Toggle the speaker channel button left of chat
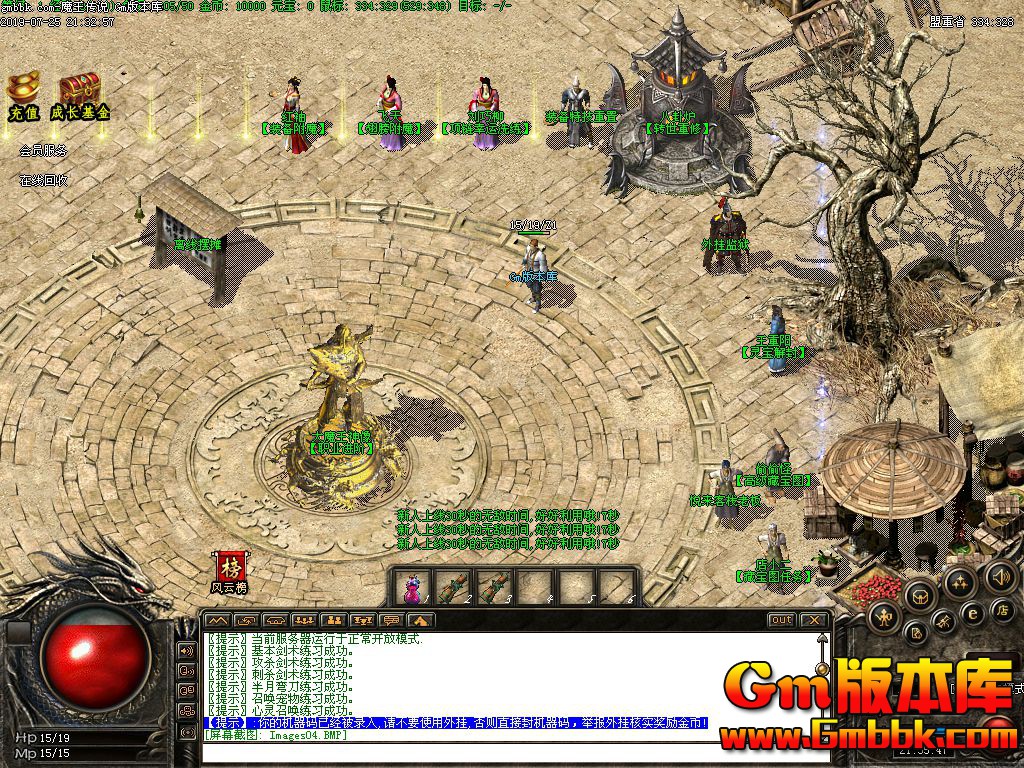The width and height of the screenshot is (1024, 768). click(x=186, y=649)
